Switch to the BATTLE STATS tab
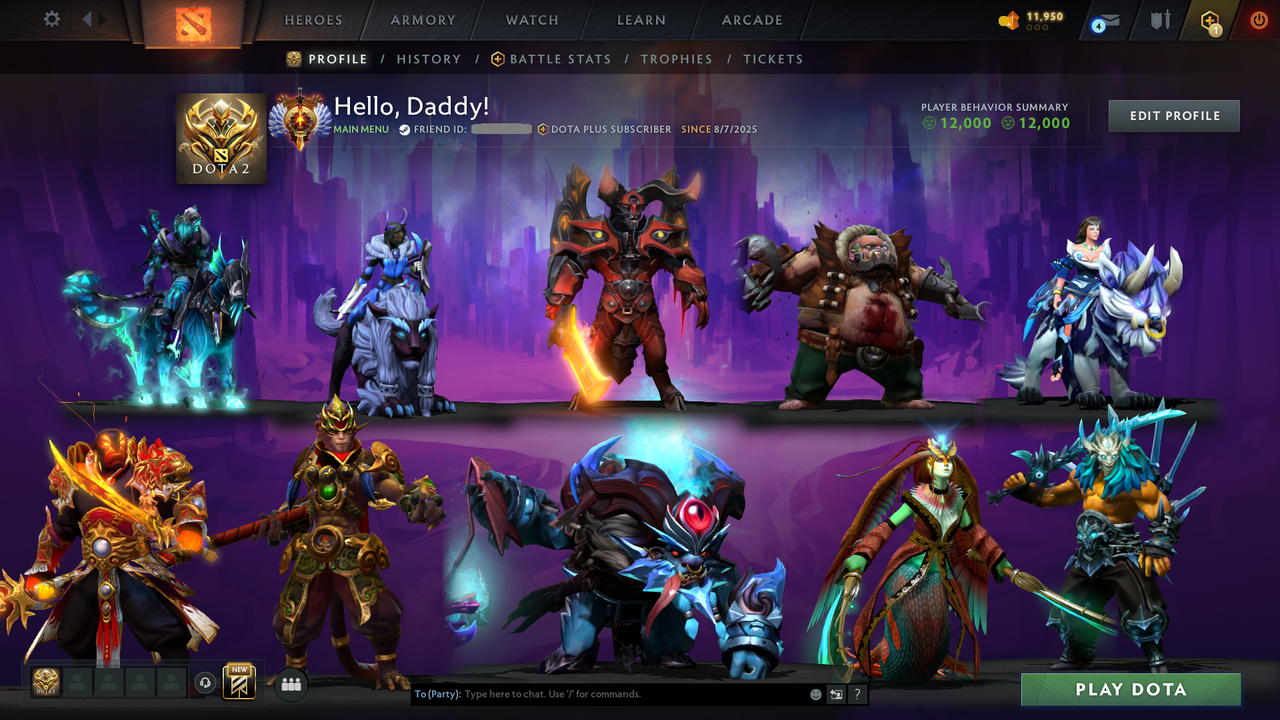Screen dimensions: 1280x720 (x=560, y=59)
